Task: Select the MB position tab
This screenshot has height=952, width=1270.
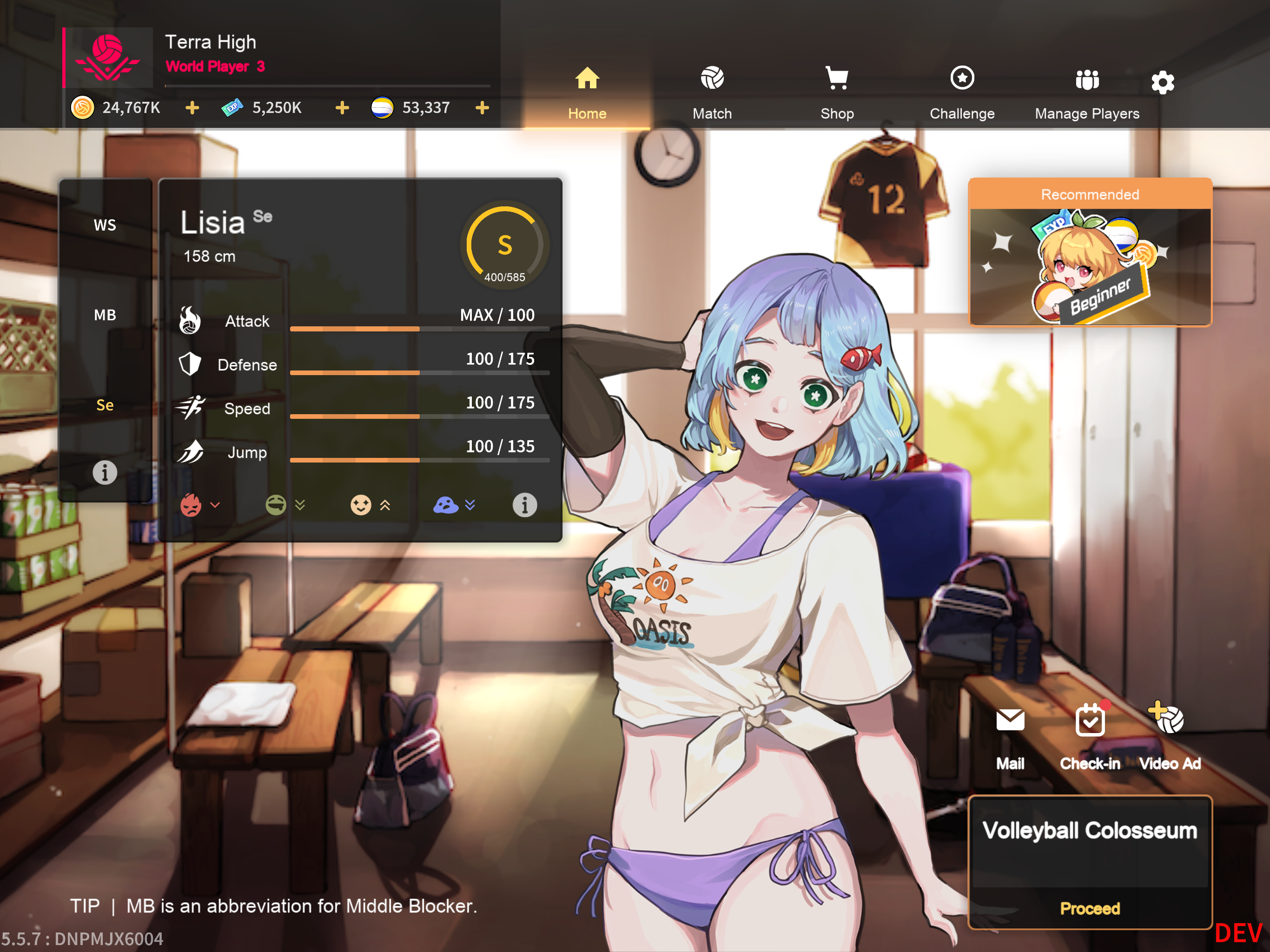Action: click(105, 315)
